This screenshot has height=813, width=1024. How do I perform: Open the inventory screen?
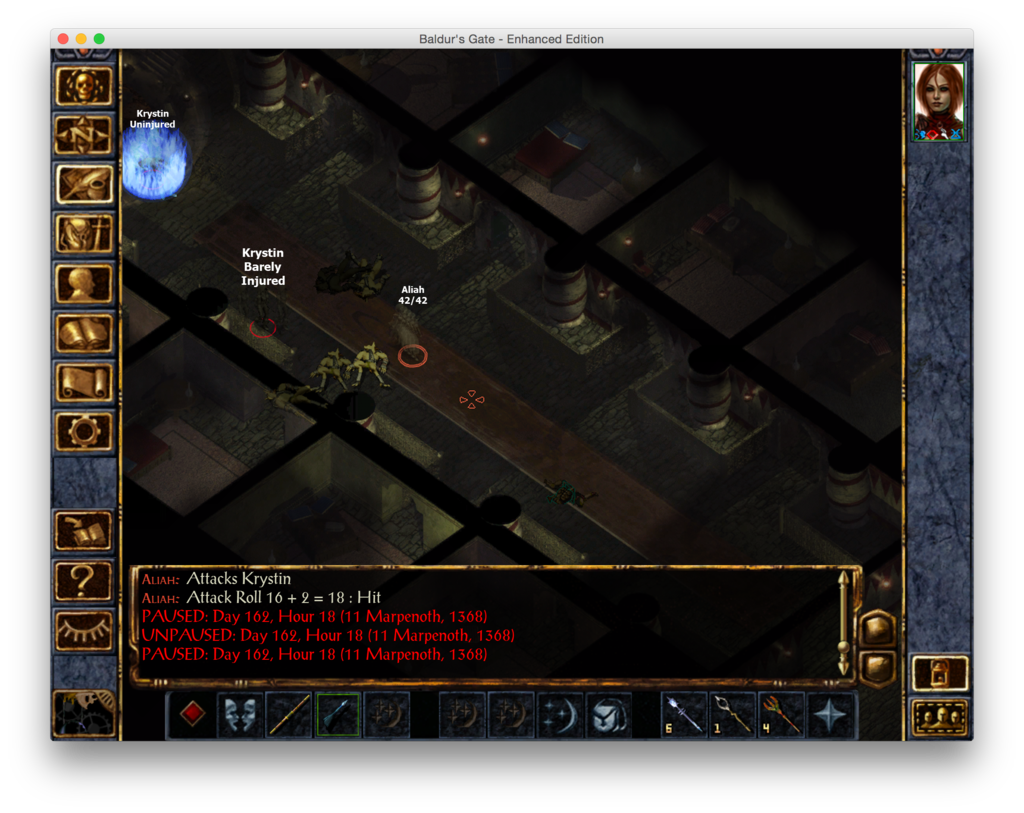(84, 234)
